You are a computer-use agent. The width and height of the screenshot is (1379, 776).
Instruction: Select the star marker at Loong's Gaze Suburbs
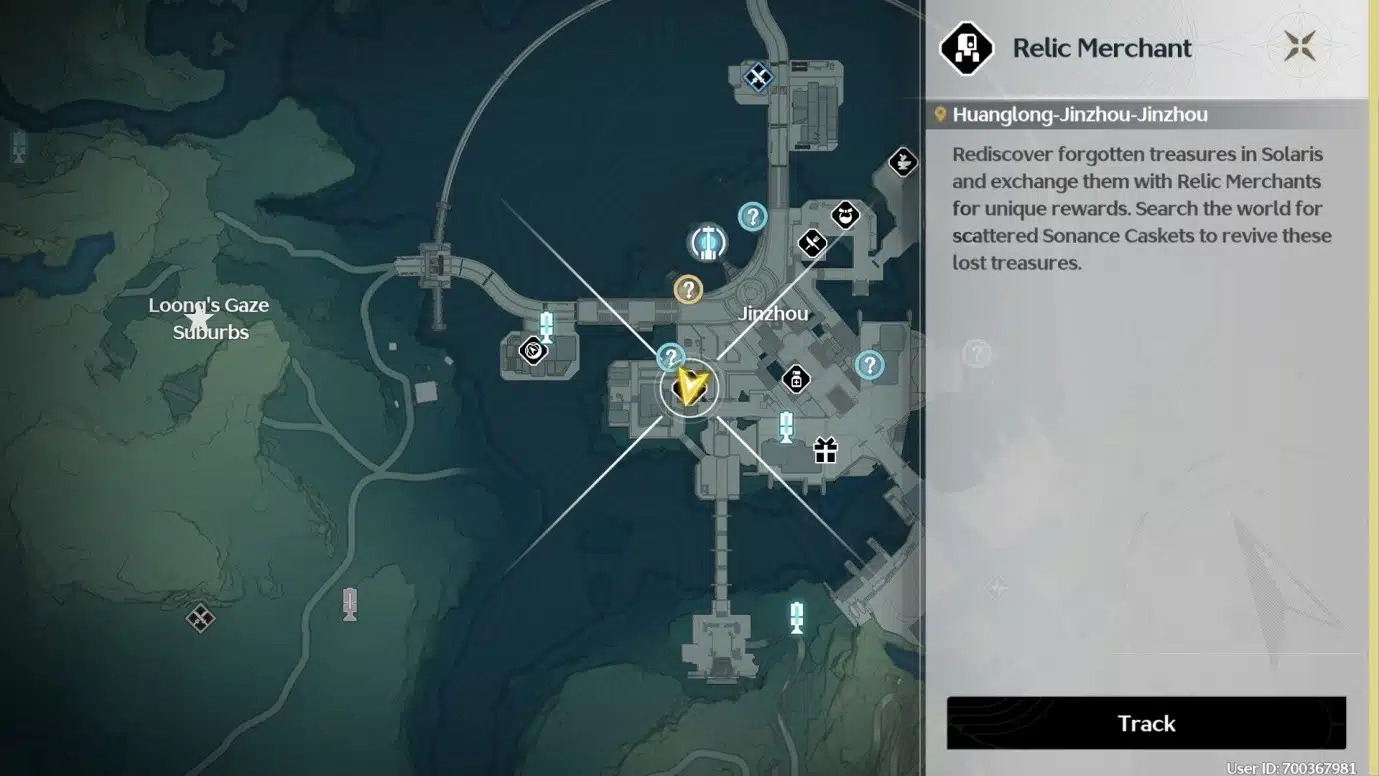point(199,319)
